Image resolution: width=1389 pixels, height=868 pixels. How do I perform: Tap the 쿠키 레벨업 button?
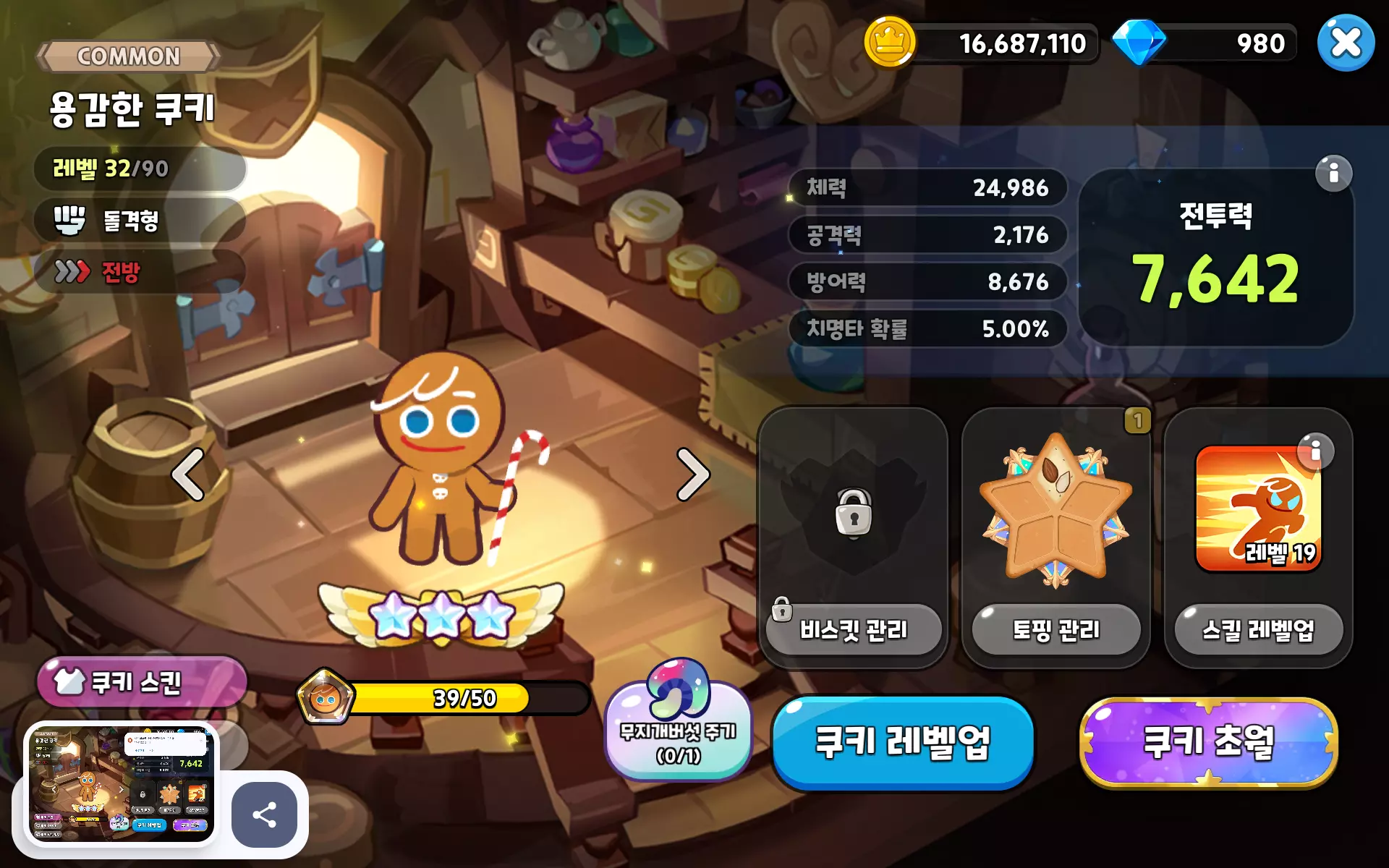click(902, 742)
